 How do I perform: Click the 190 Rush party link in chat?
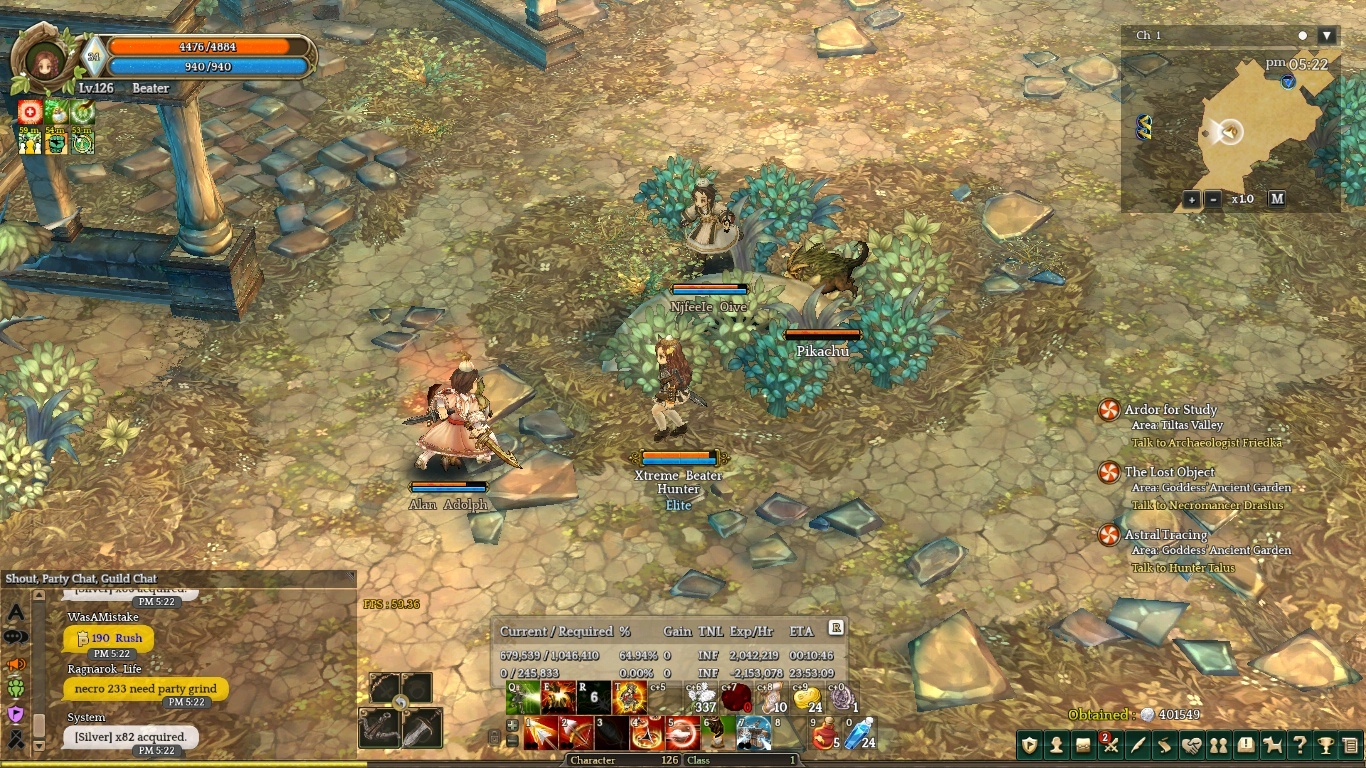[x=109, y=638]
